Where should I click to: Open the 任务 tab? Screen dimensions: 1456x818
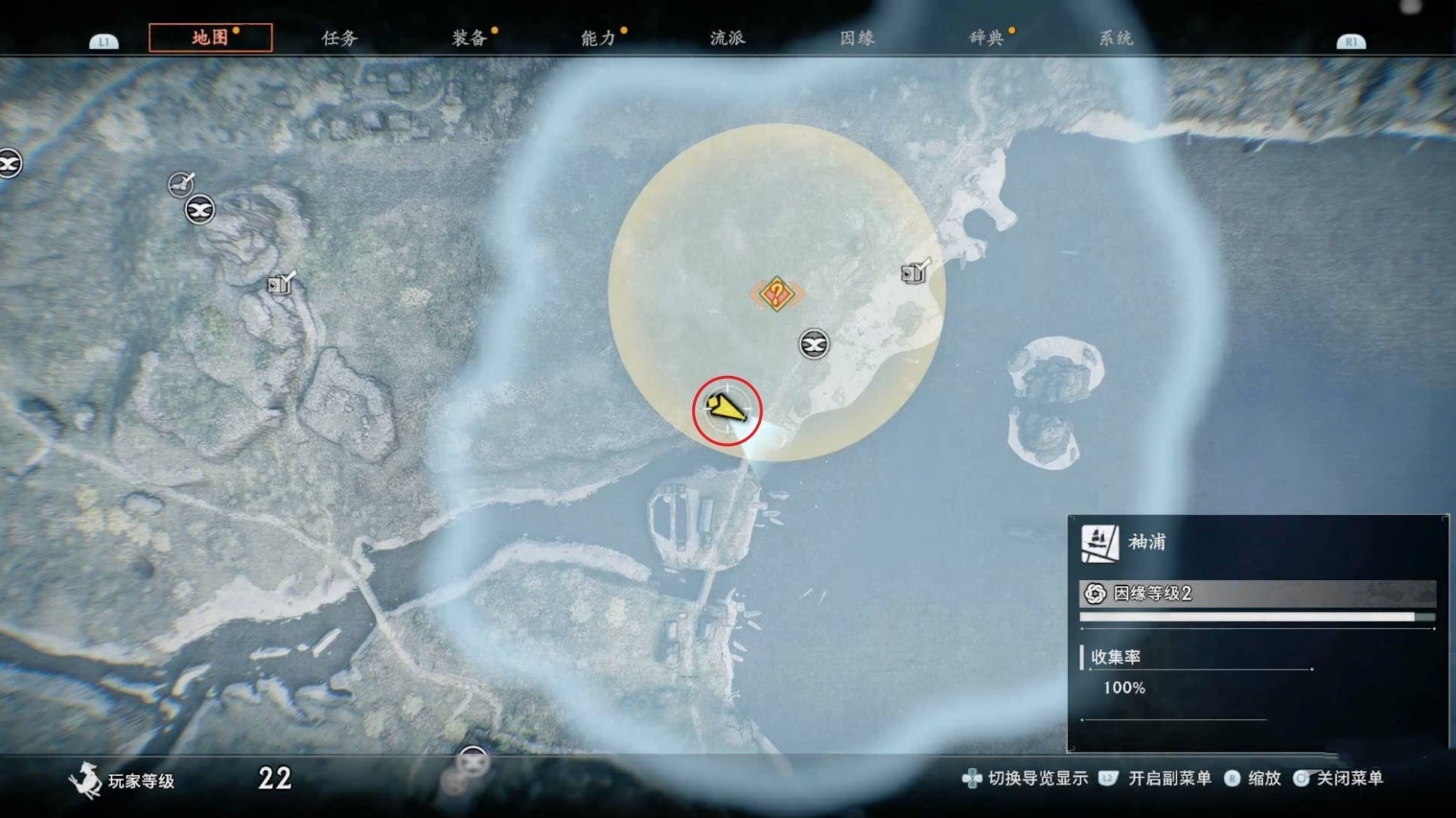pyautogui.click(x=339, y=38)
